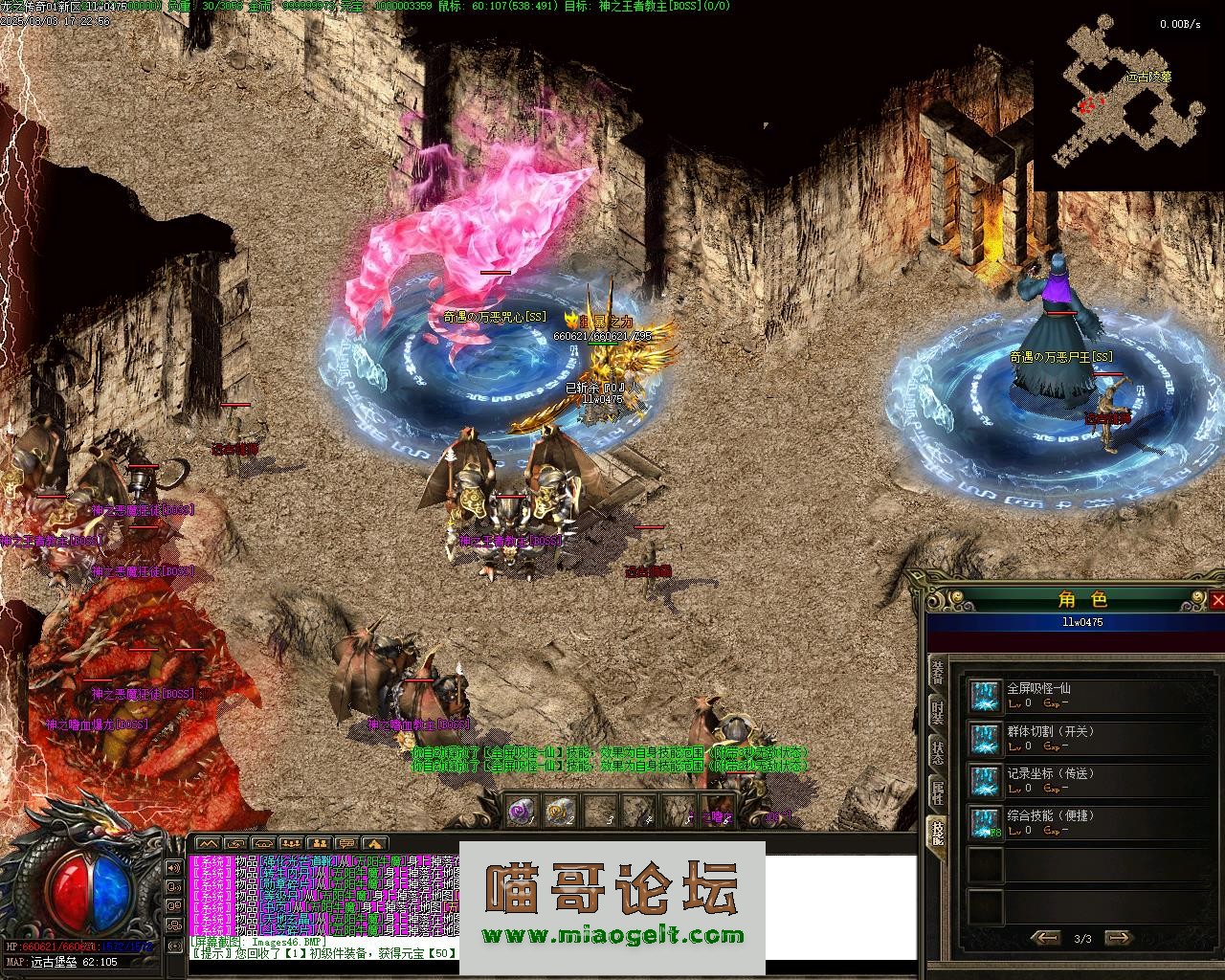This screenshot has width=1225, height=980.
Task: Show the 状态 status tab
Action: click(x=938, y=752)
